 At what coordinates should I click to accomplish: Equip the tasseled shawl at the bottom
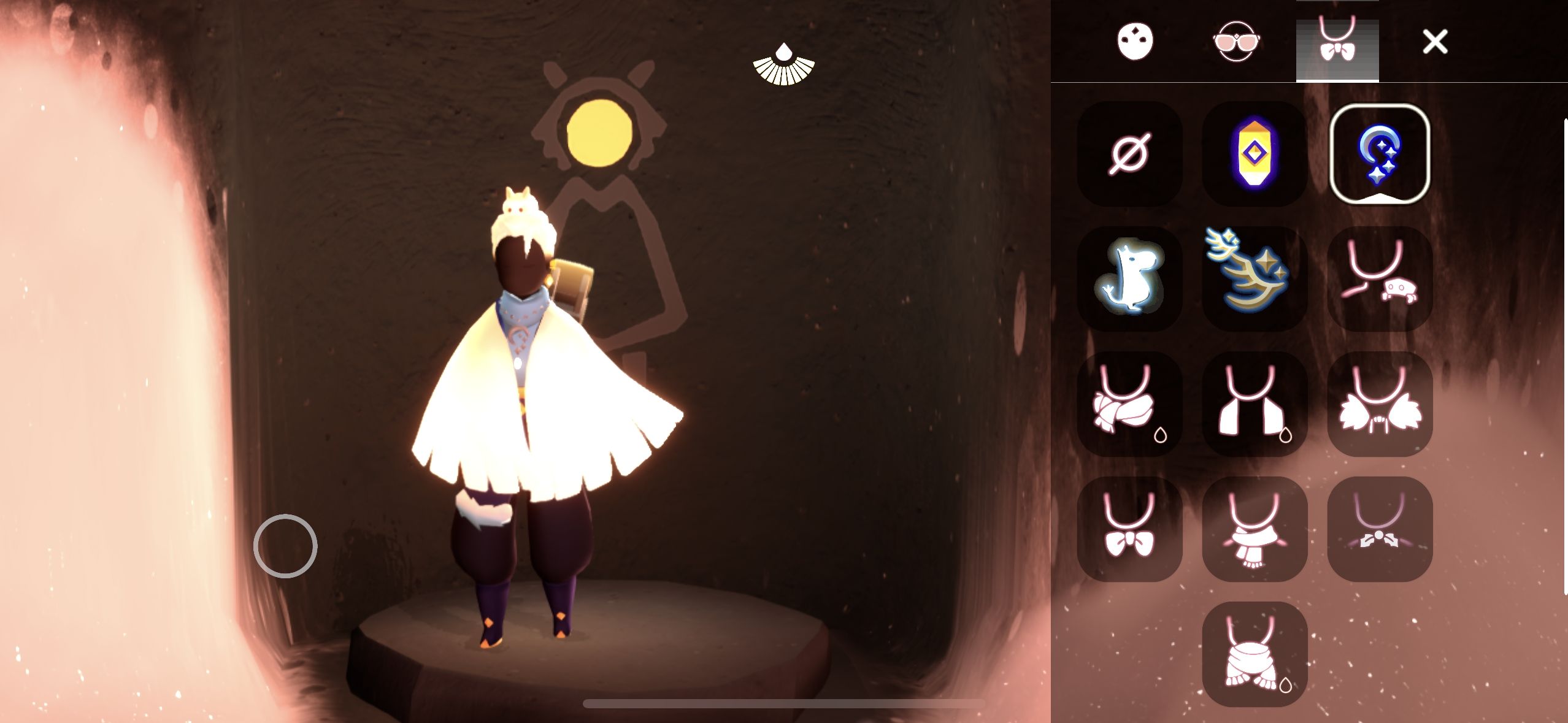pyautogui.click(x=1255, y=654)
